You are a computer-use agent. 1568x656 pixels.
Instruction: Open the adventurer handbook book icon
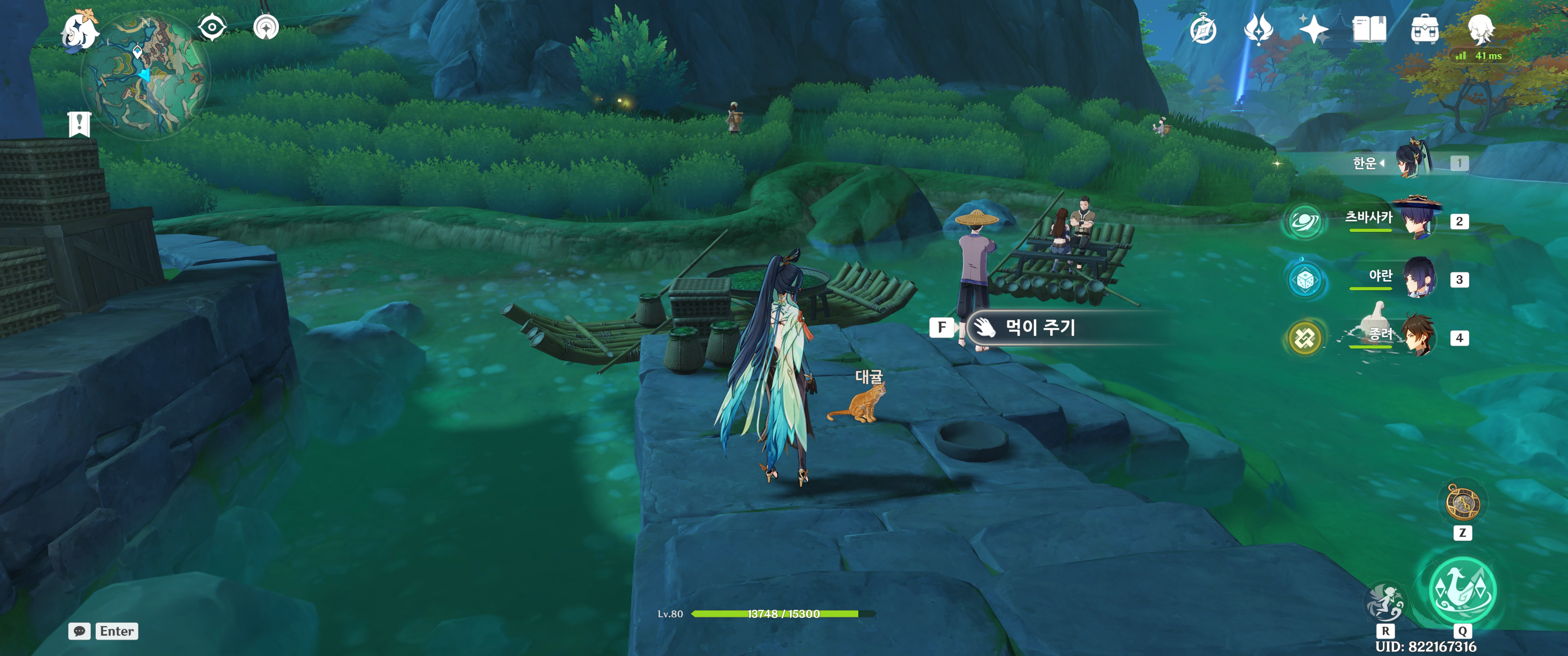click(1369, 29)
